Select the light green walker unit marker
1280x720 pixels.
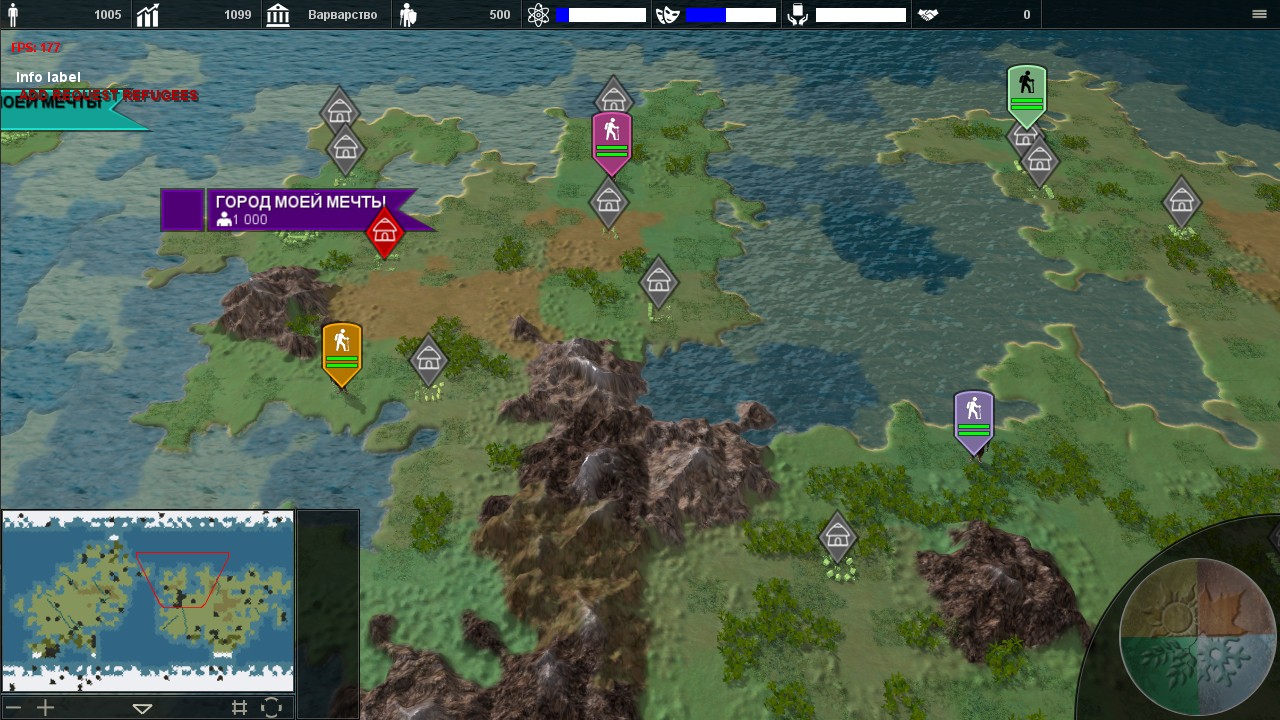click(1027, 94)
